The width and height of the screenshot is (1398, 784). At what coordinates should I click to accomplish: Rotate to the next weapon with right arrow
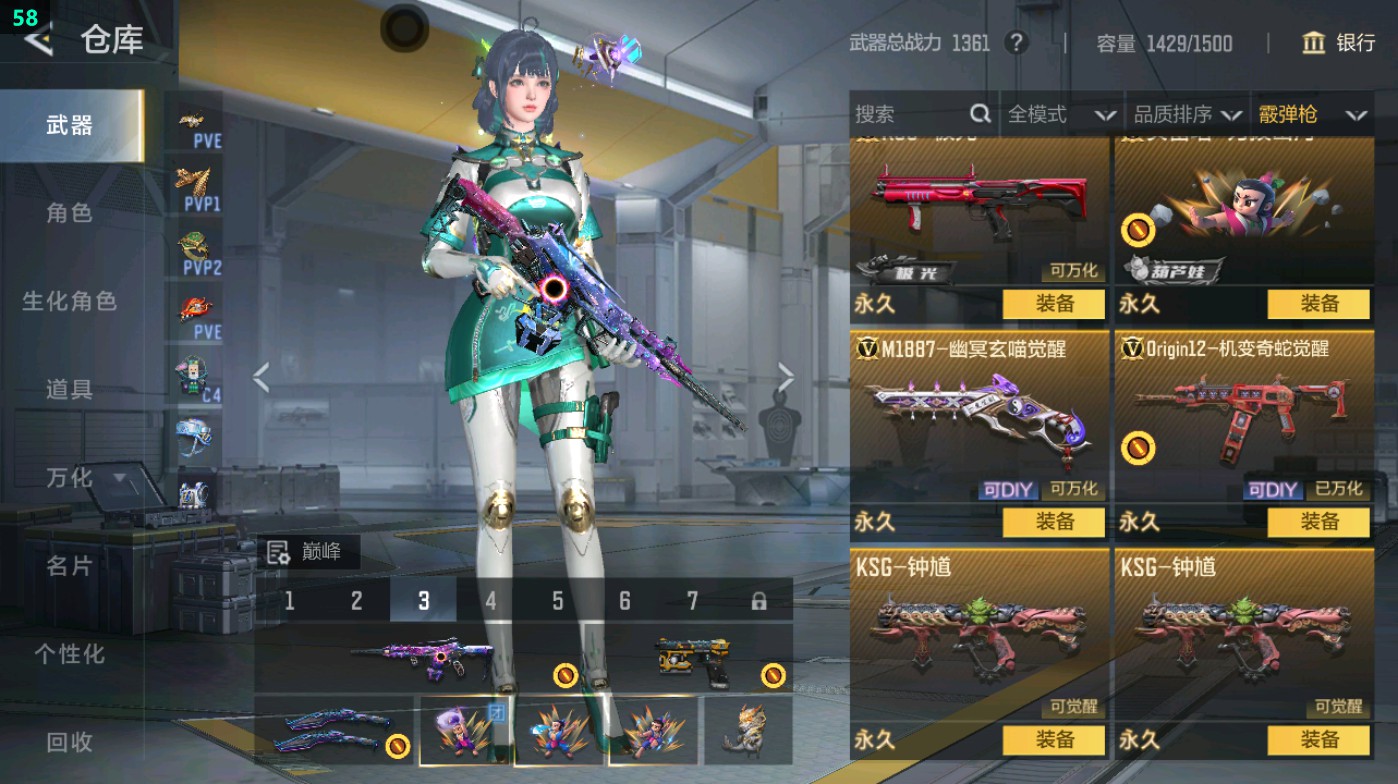786,378
